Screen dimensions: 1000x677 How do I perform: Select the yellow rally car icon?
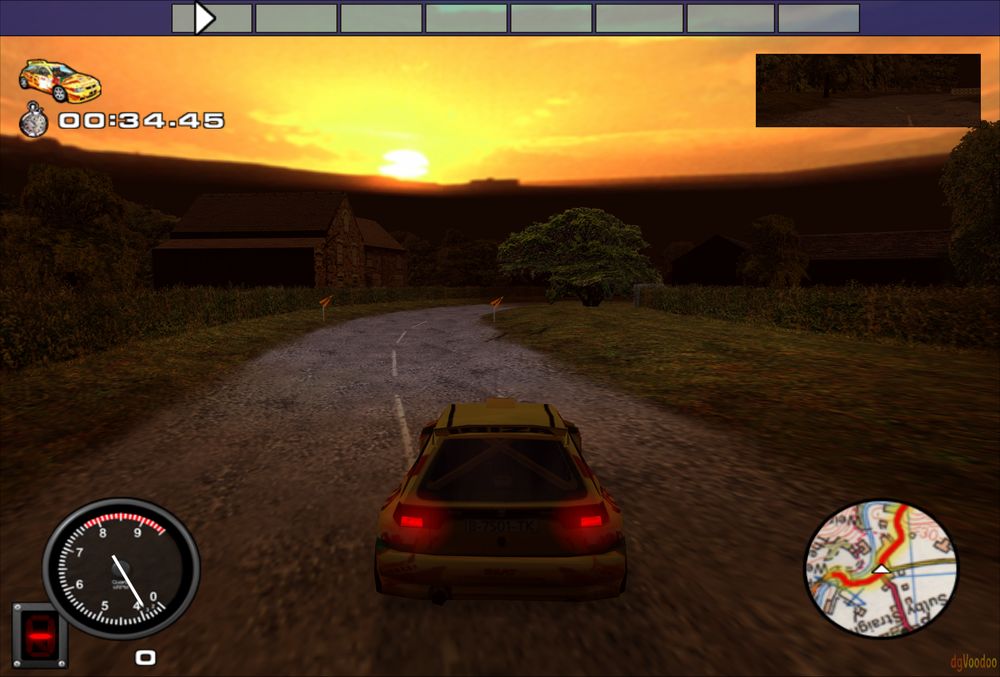60,80
